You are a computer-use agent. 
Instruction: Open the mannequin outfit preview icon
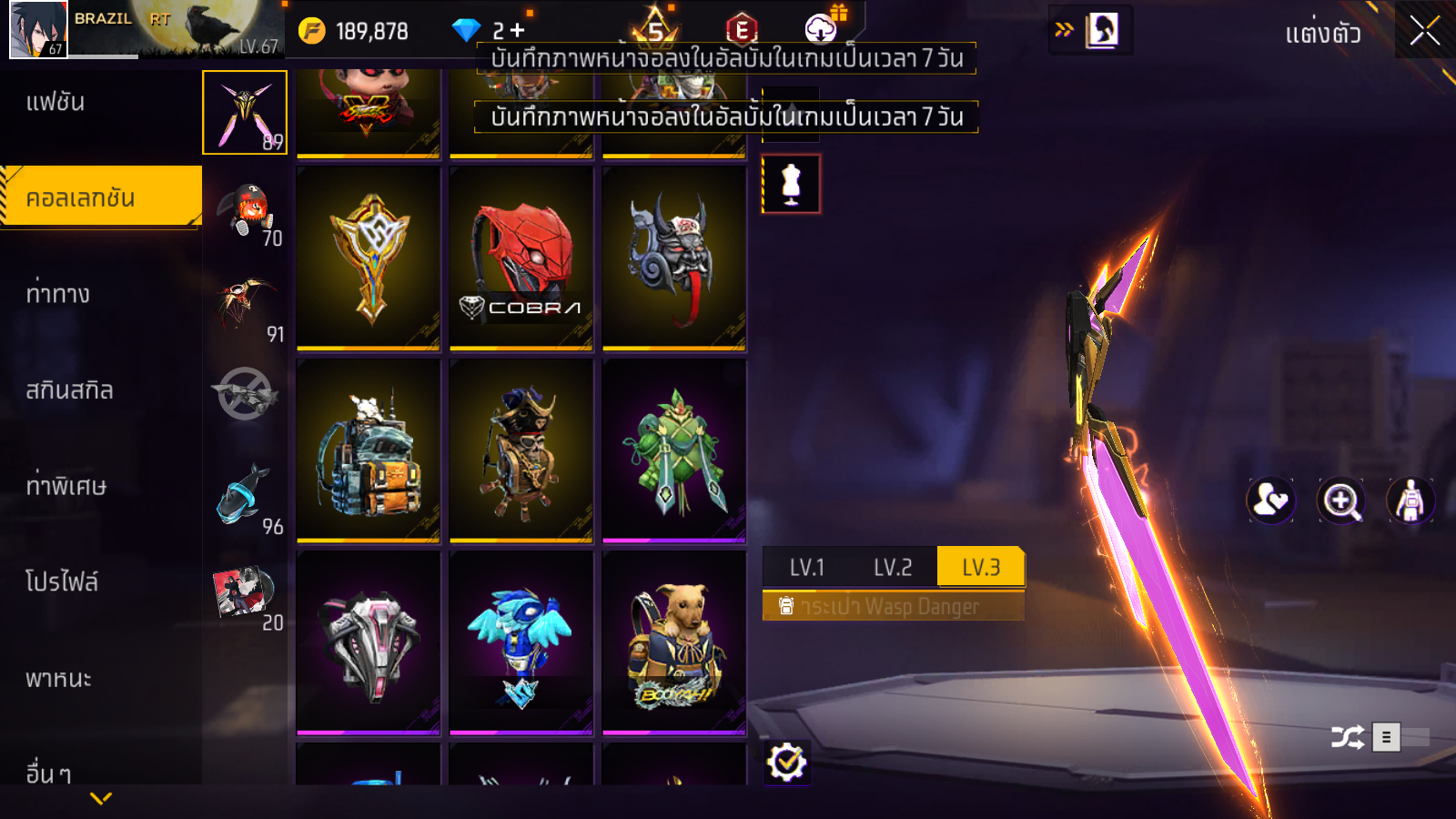(791, 184)
